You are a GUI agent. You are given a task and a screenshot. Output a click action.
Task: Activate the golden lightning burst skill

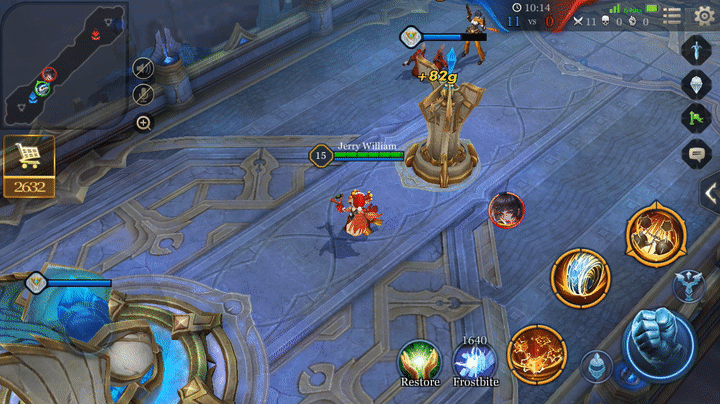537,354
